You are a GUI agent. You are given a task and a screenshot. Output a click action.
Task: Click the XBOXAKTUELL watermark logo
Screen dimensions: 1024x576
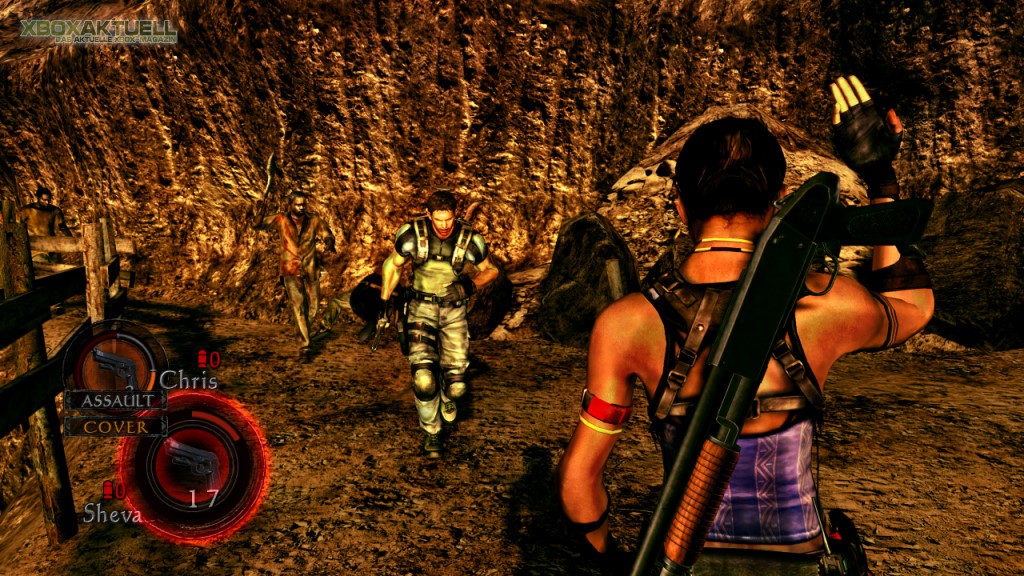tap(98, 30)
